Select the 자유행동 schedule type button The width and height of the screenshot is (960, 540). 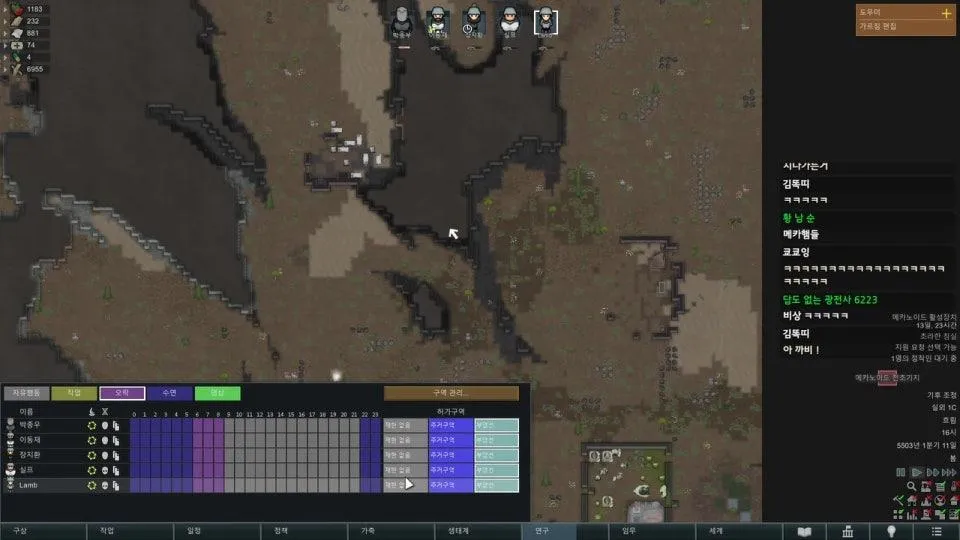coord(26,394)
